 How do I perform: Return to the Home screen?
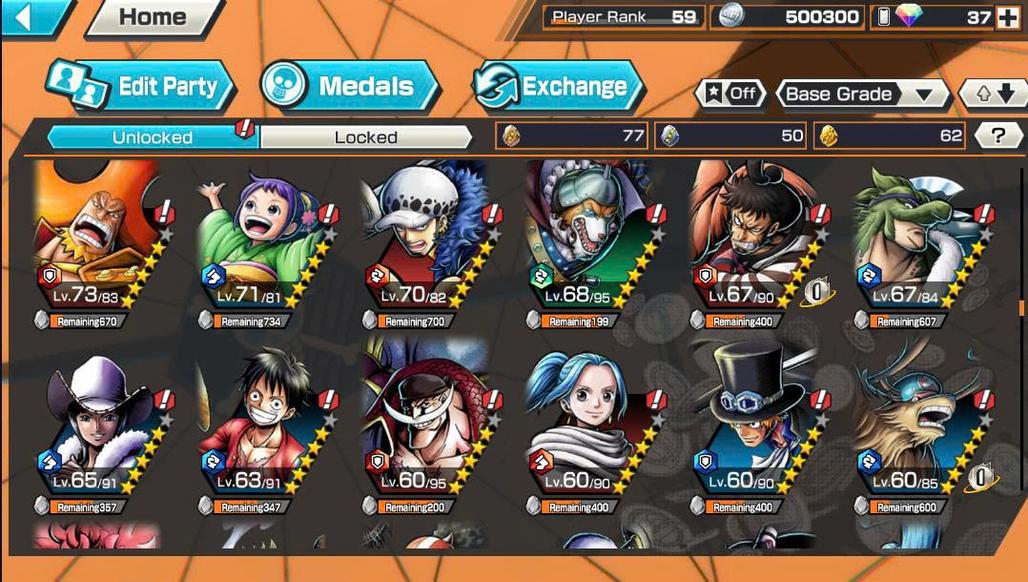coord(152,17)
